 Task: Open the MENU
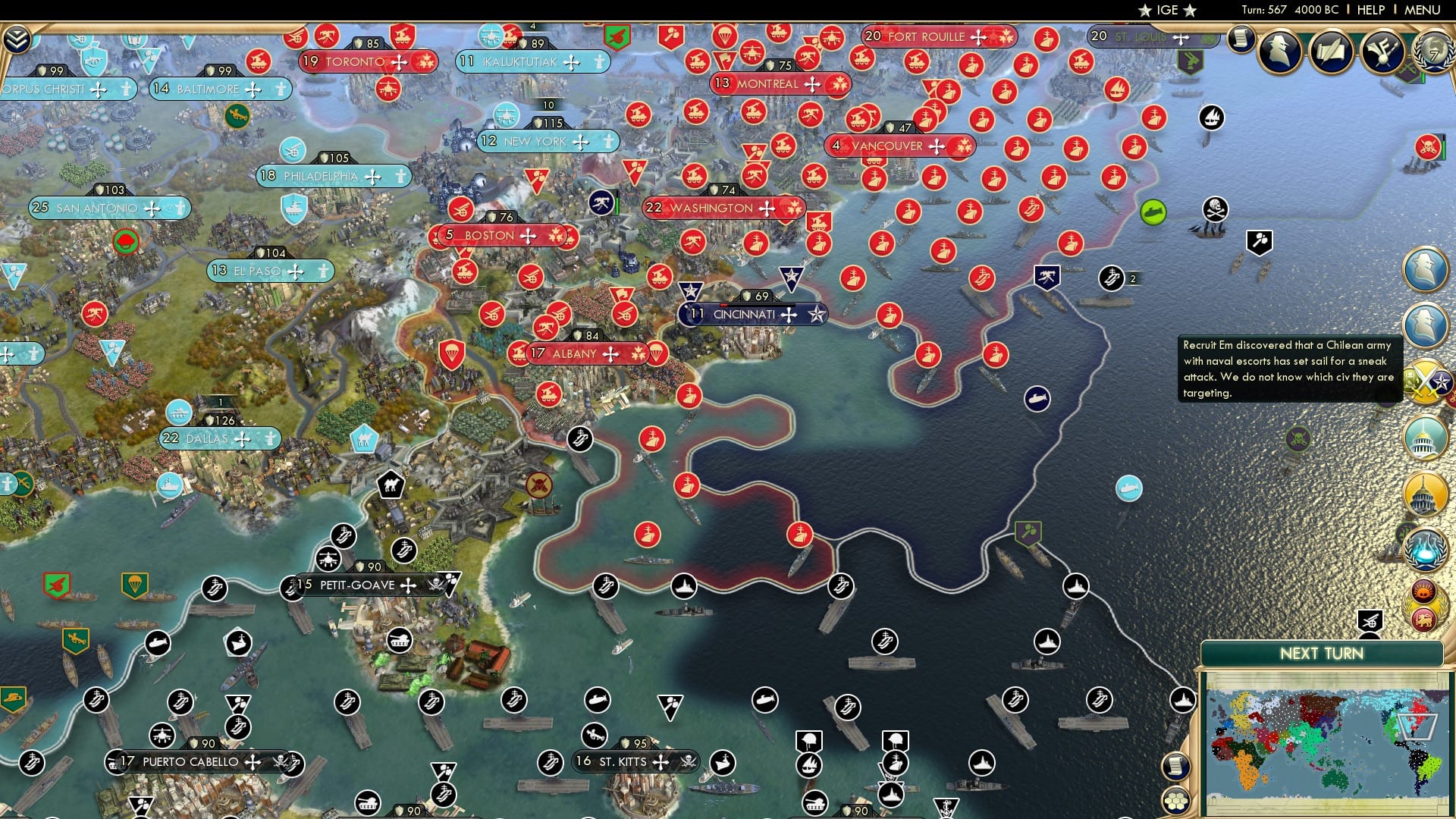[1422, 10]
